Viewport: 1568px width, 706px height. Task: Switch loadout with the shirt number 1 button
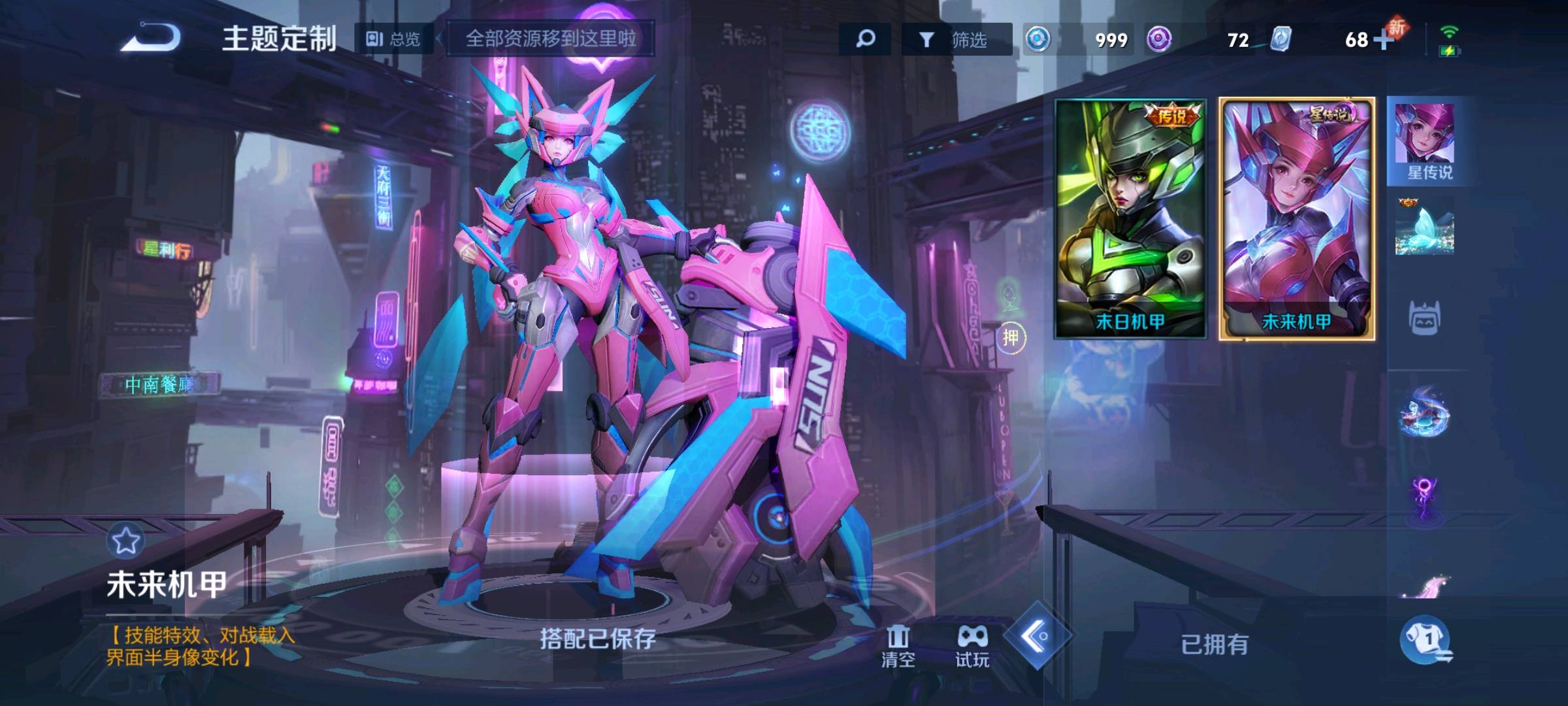pyautogui.click(x=1427, y=640)
